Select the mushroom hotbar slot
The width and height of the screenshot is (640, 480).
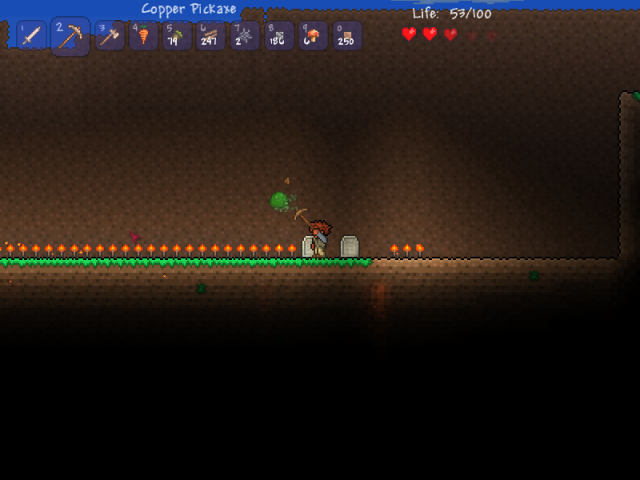coord(313,36)
